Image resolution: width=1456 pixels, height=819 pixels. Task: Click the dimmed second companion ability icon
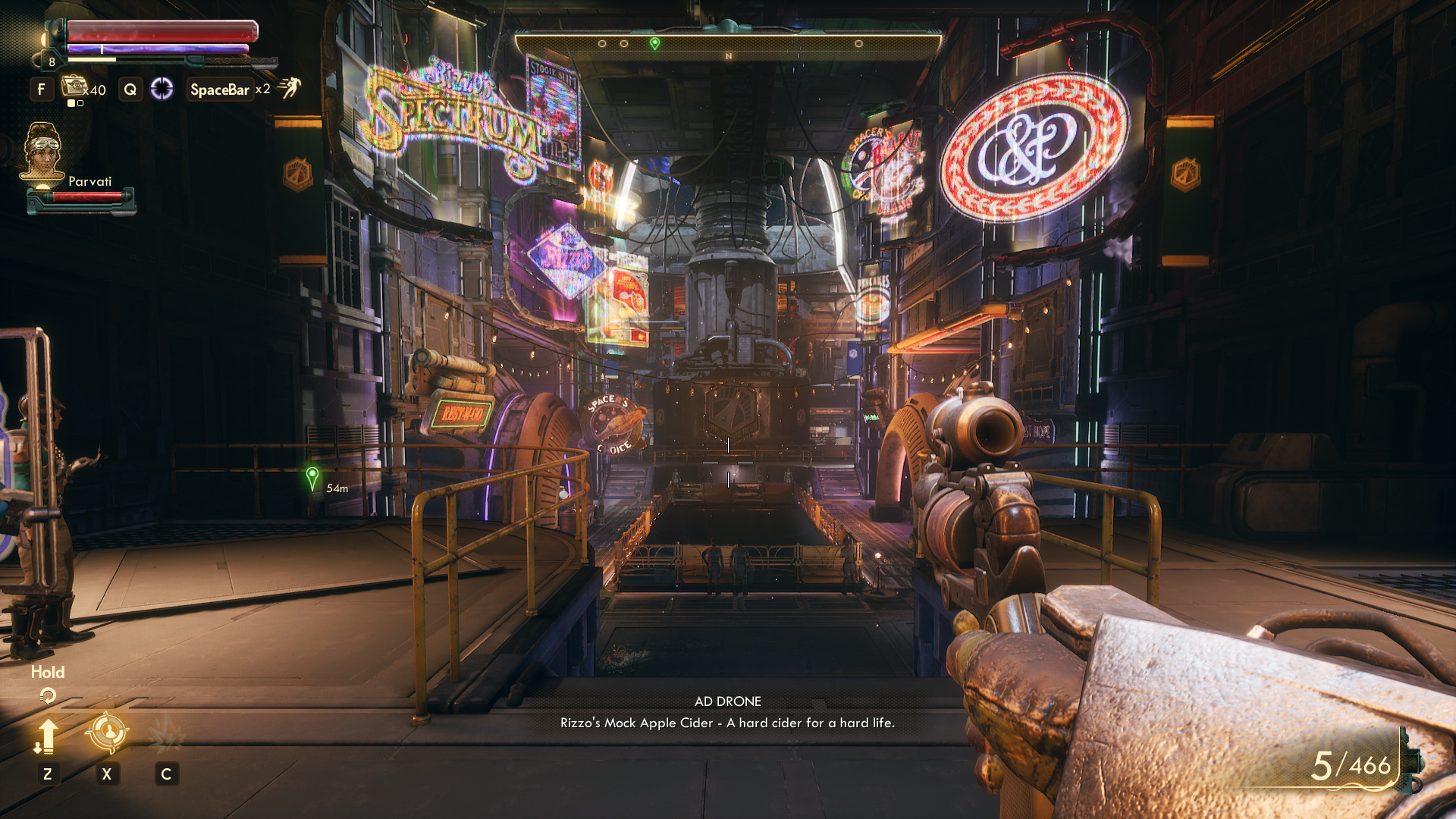click(166, 734)
